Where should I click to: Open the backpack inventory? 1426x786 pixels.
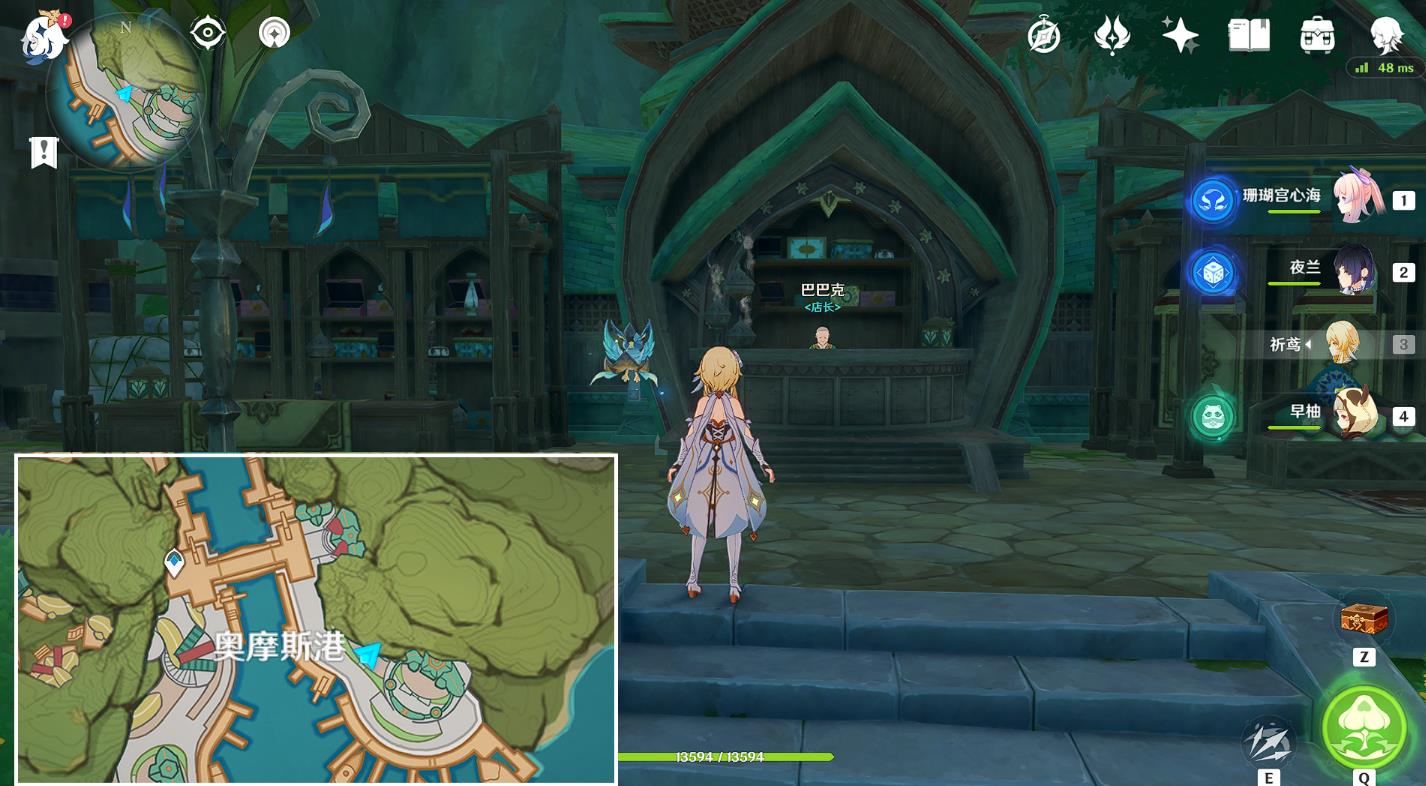tap(1317, 36)
